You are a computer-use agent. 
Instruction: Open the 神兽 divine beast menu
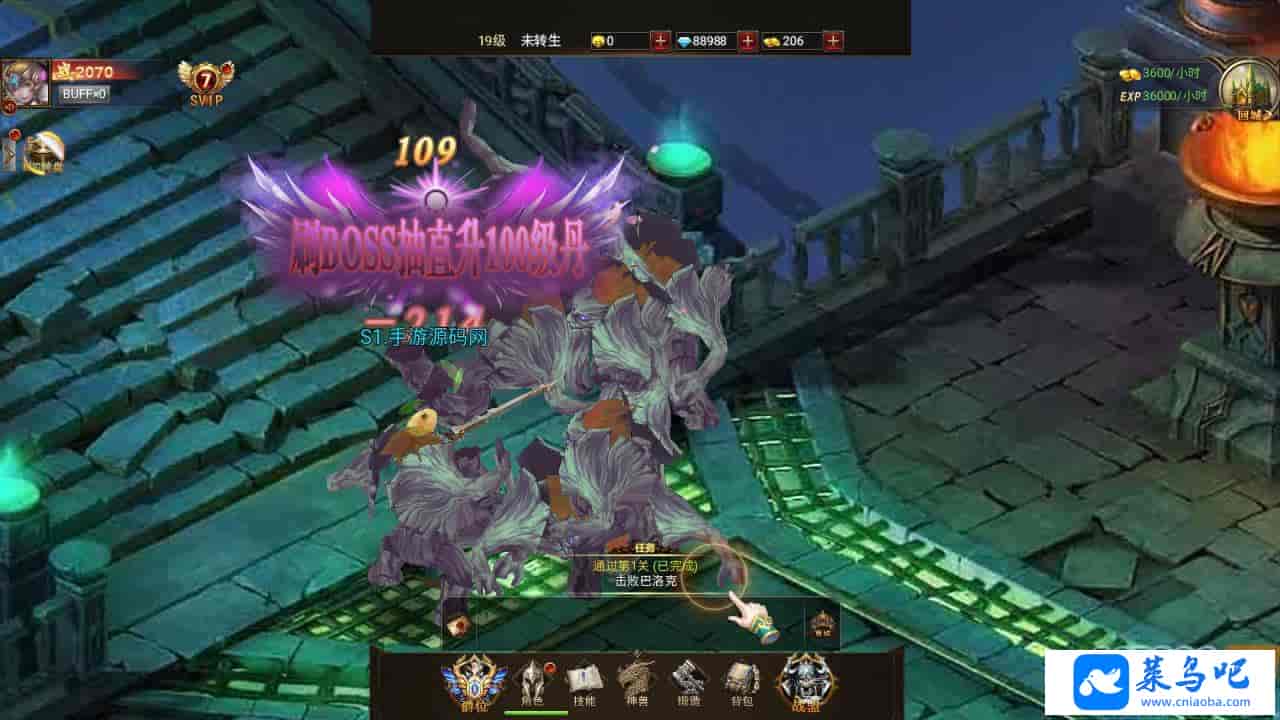point(636,682)
